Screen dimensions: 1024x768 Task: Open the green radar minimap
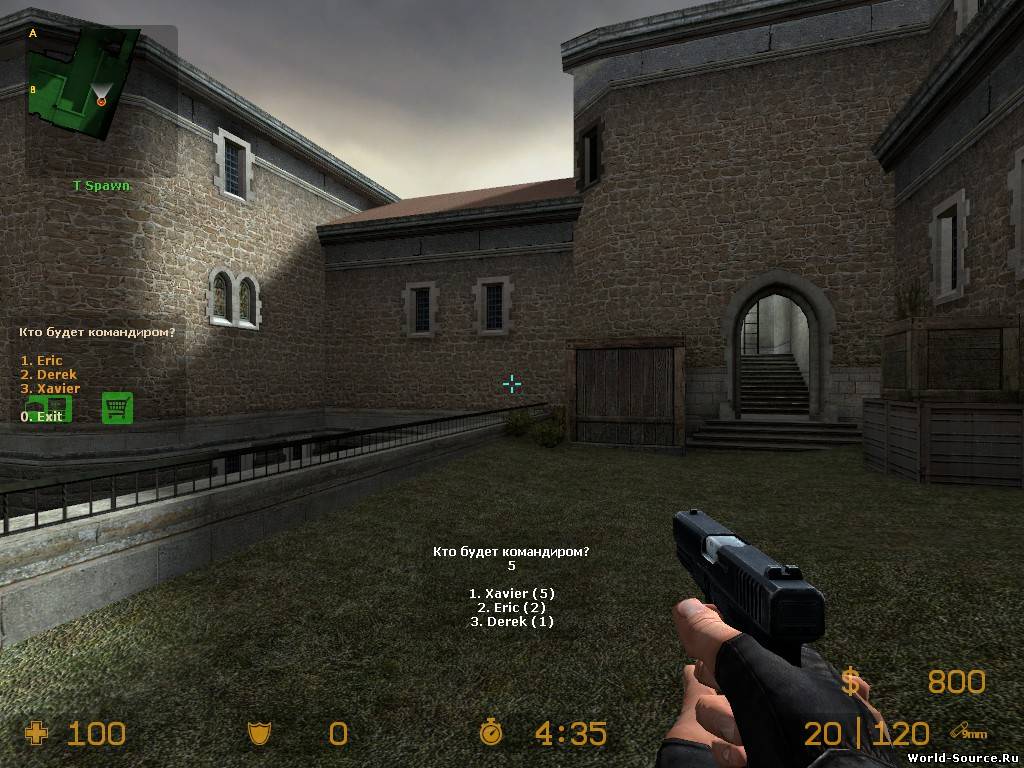[x=82, y=82]
